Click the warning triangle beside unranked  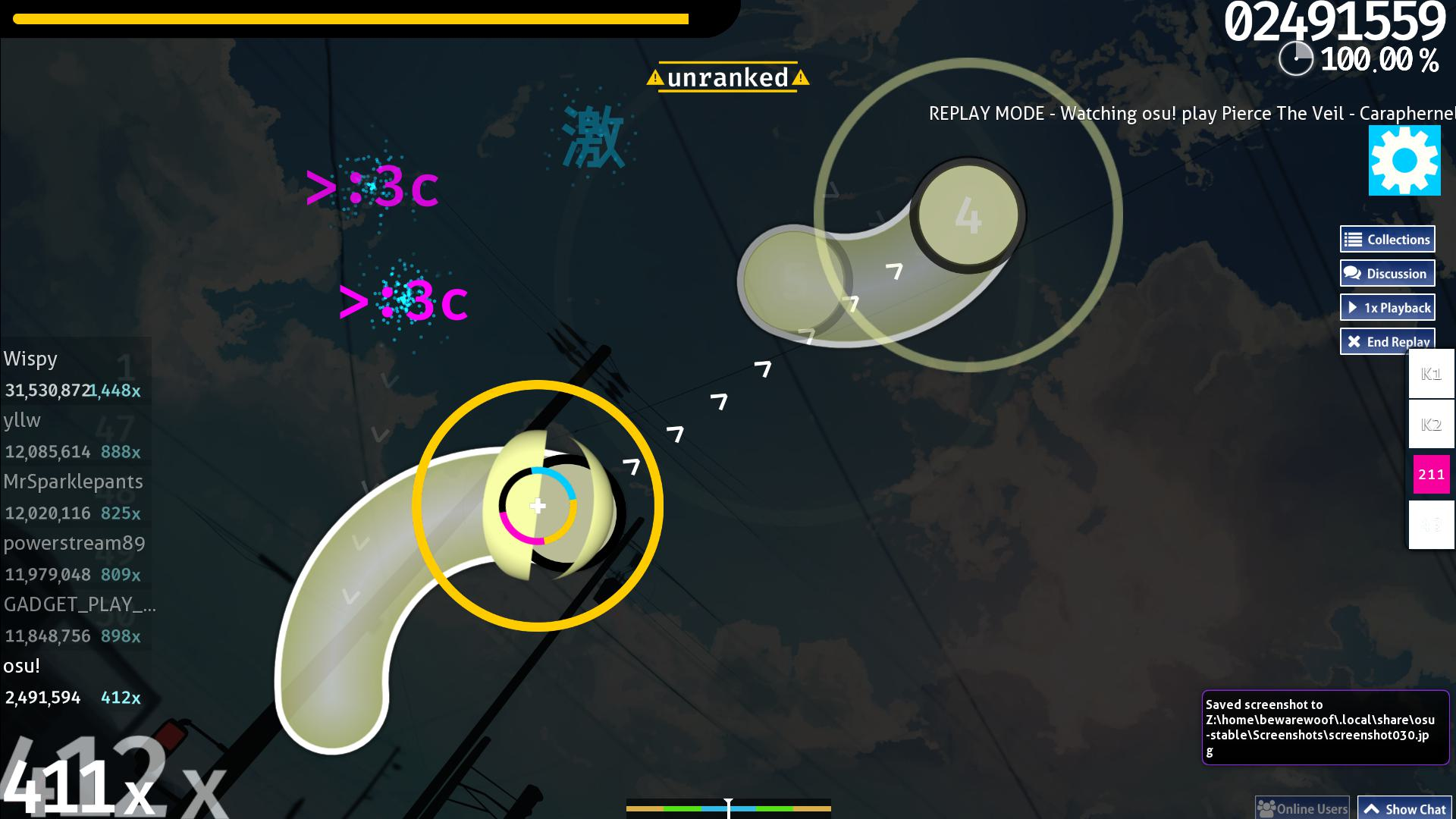coord(654,77)
